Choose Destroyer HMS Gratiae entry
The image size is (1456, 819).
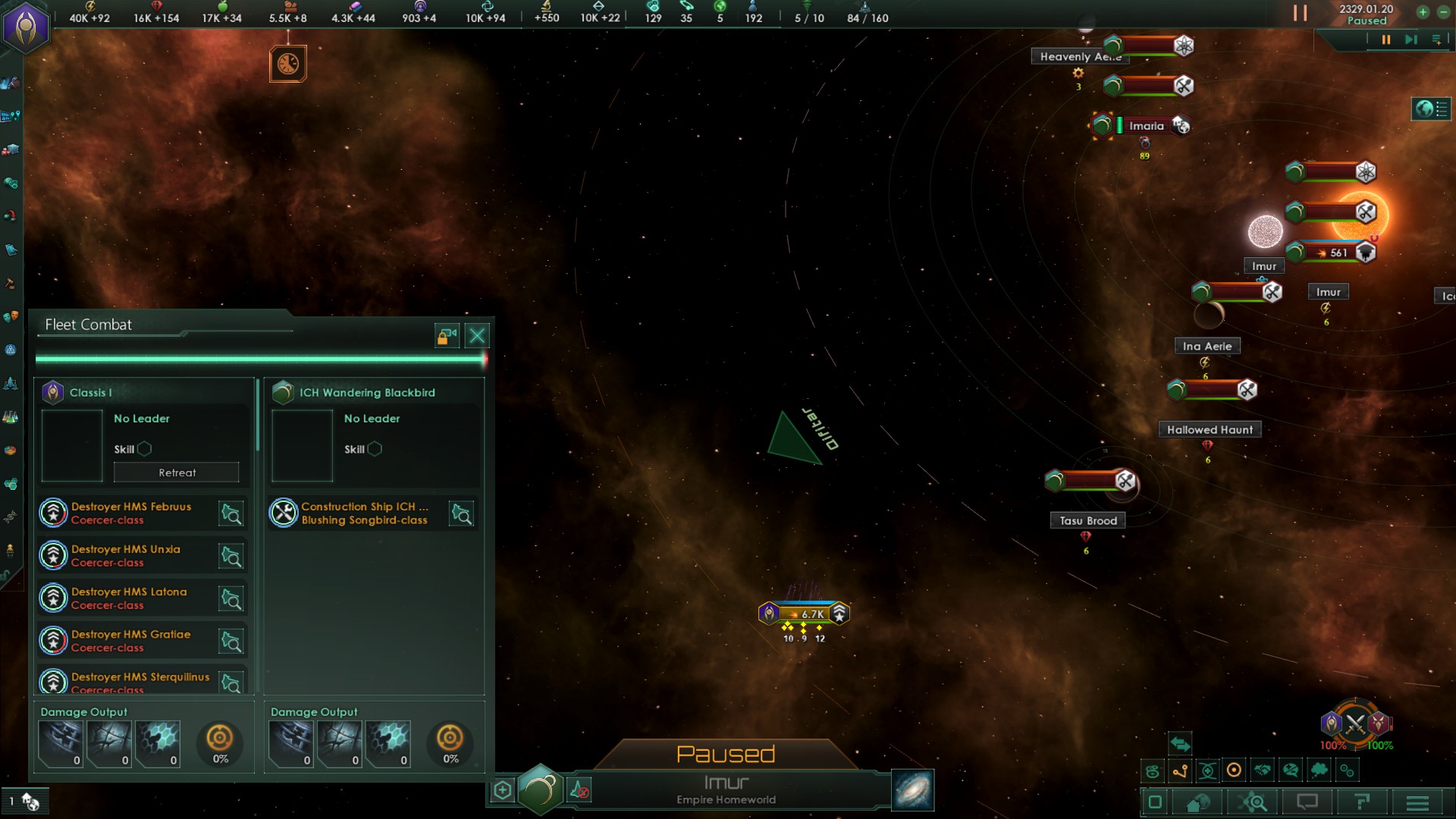[x=130, y=640]
